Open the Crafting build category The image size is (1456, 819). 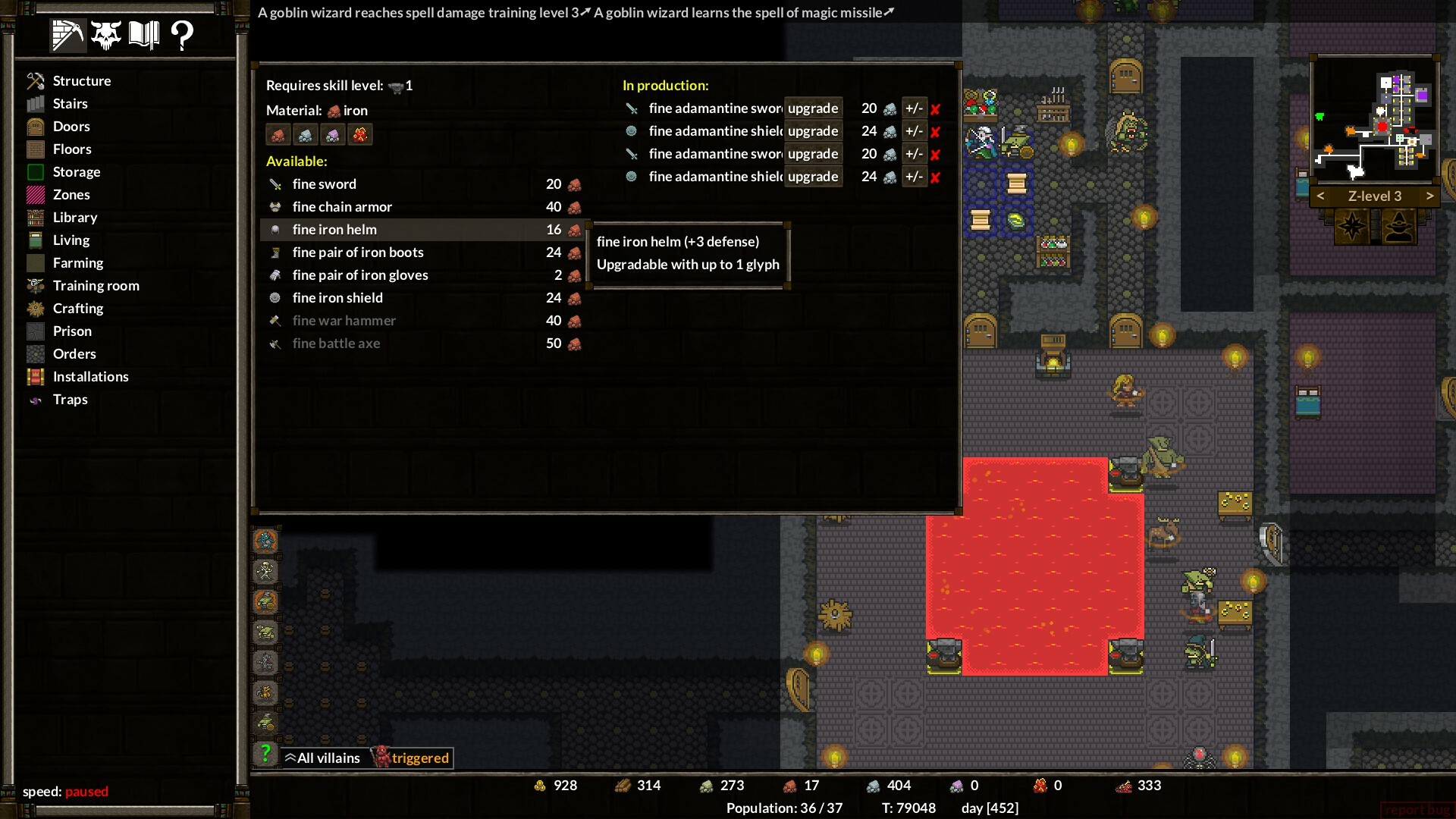click(x=77, y=308)
